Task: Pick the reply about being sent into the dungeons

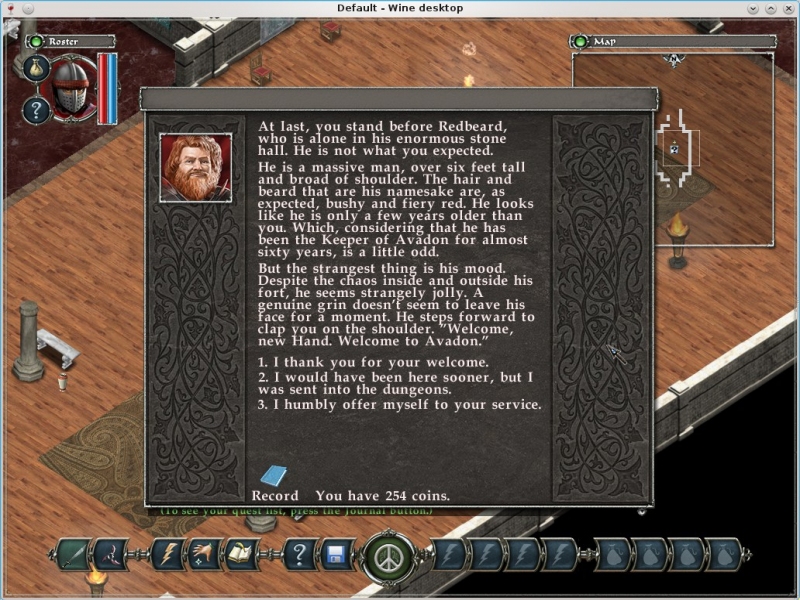Action: (x=395, y=383)
